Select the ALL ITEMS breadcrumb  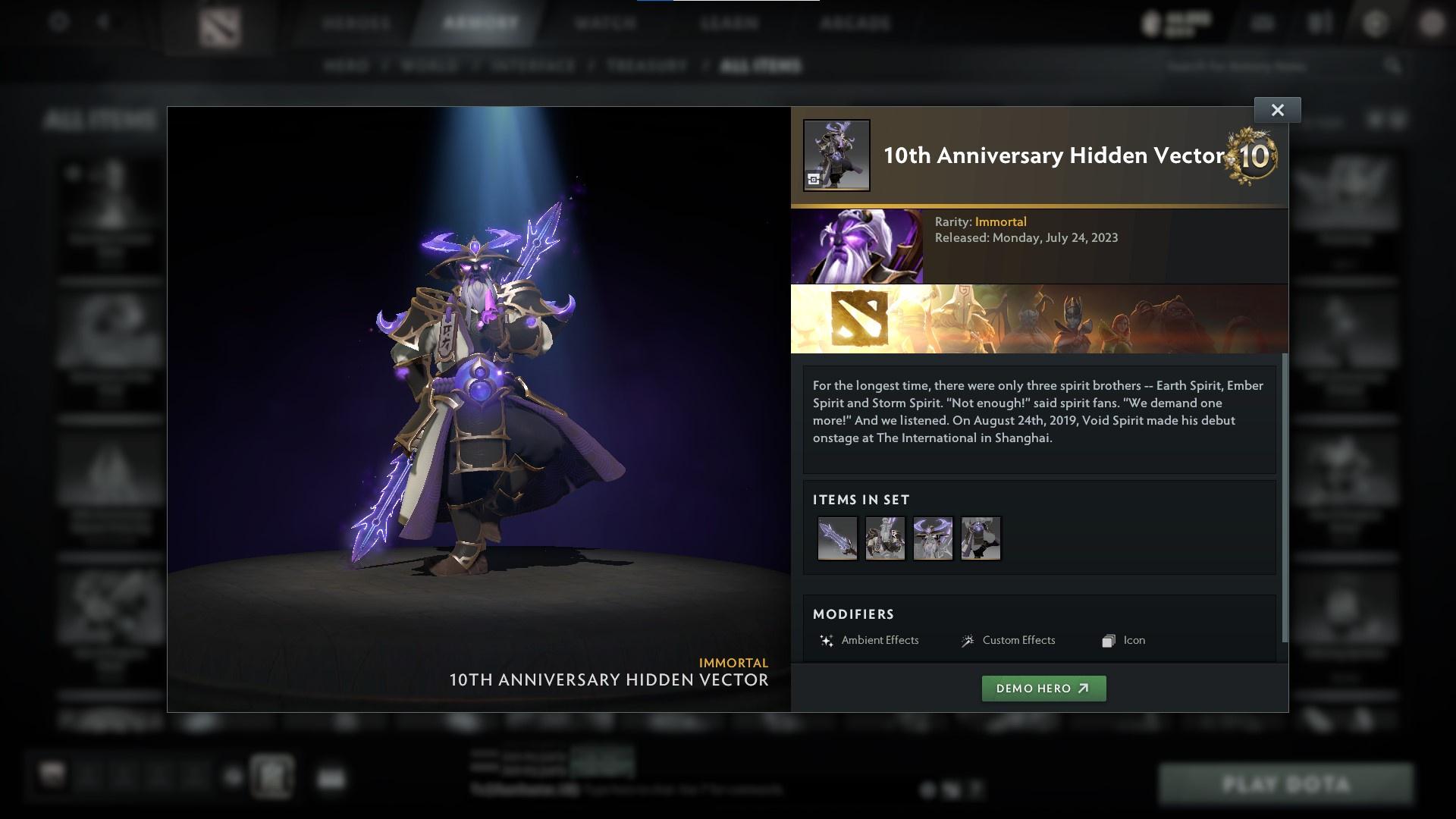coord(761,66)
